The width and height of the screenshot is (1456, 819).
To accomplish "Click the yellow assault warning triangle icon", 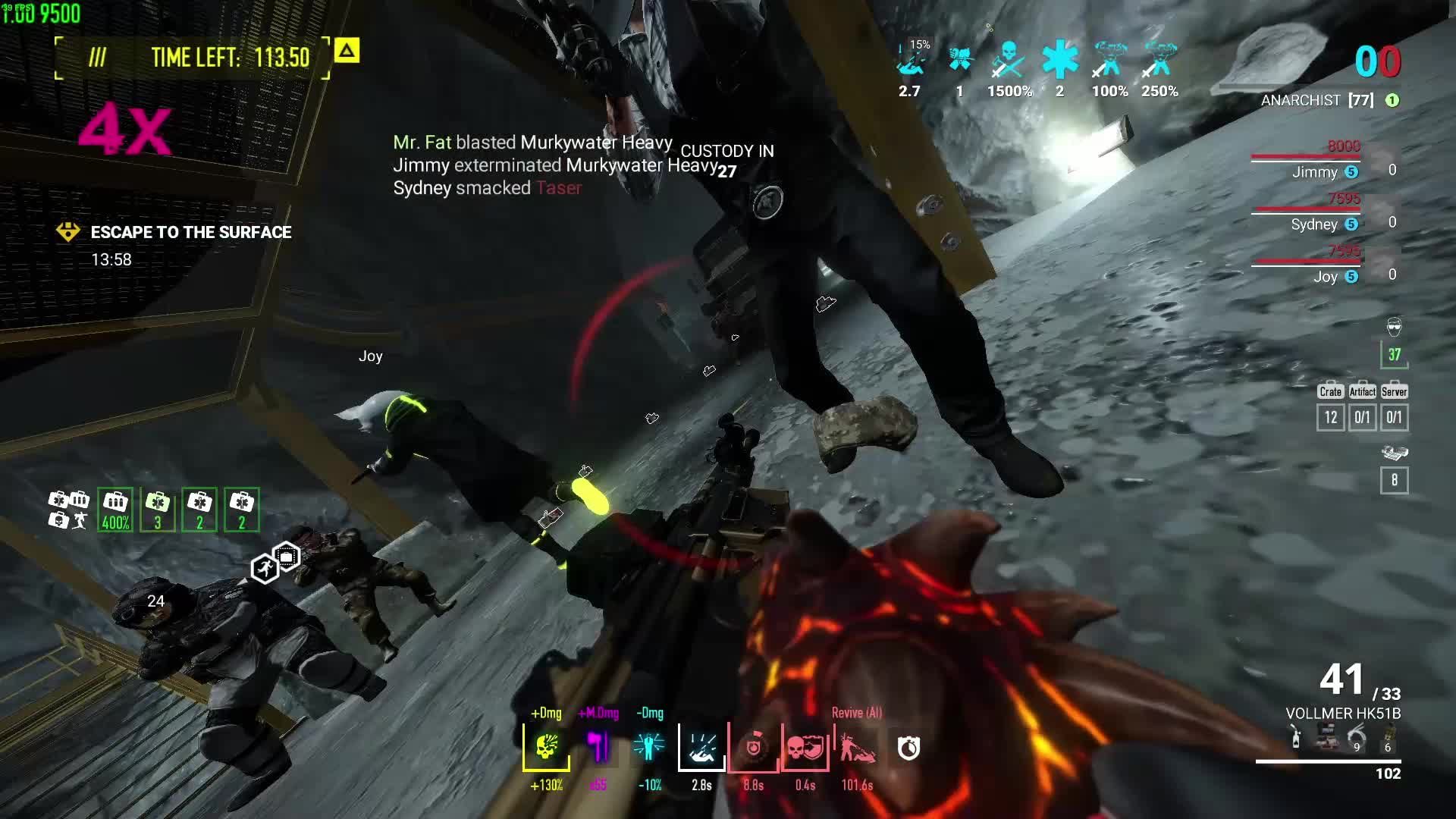I will pos(347,51).
